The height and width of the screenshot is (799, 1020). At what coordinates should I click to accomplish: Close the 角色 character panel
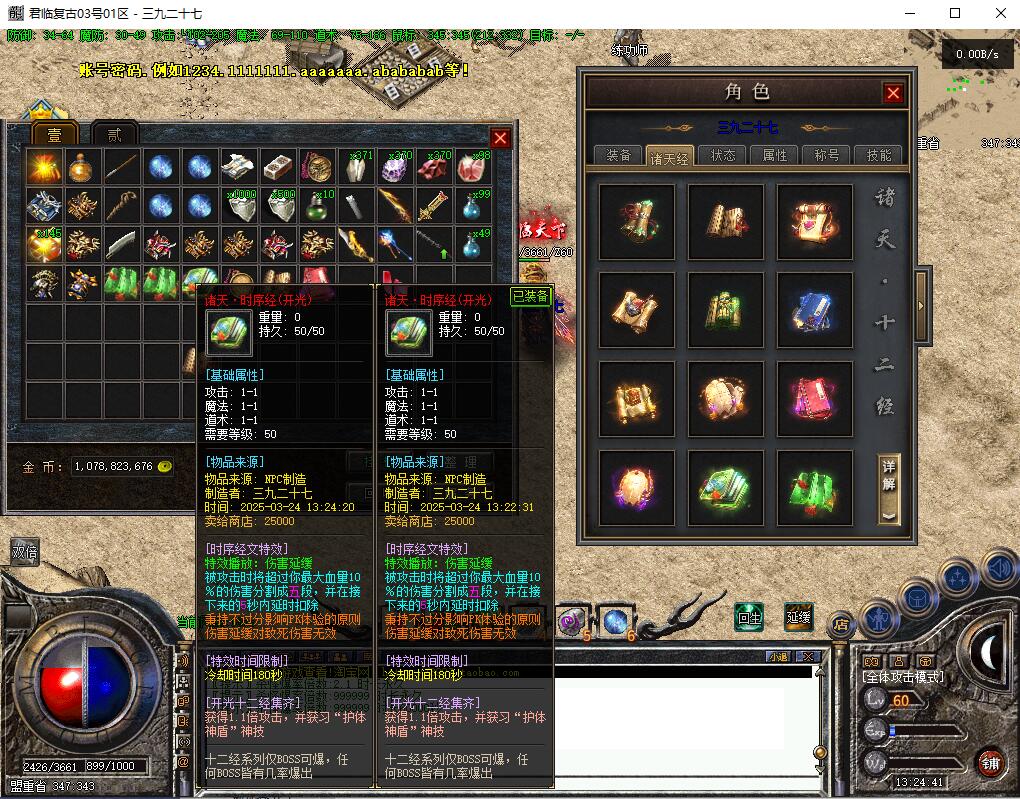pyautogui.click(x=893, y=93)
